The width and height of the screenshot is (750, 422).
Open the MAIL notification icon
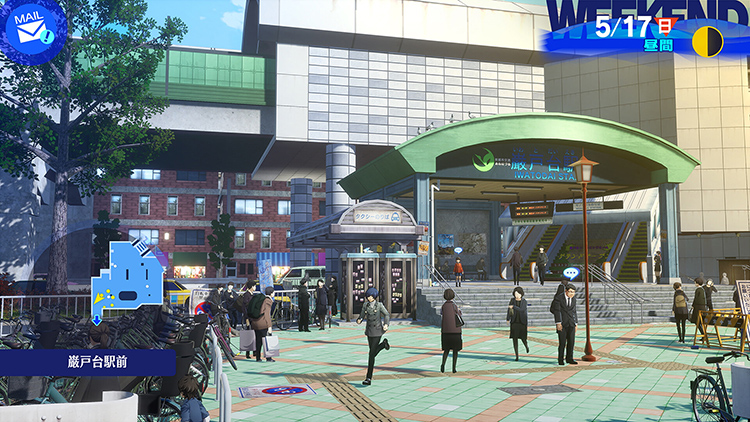(x=32, y=31)
